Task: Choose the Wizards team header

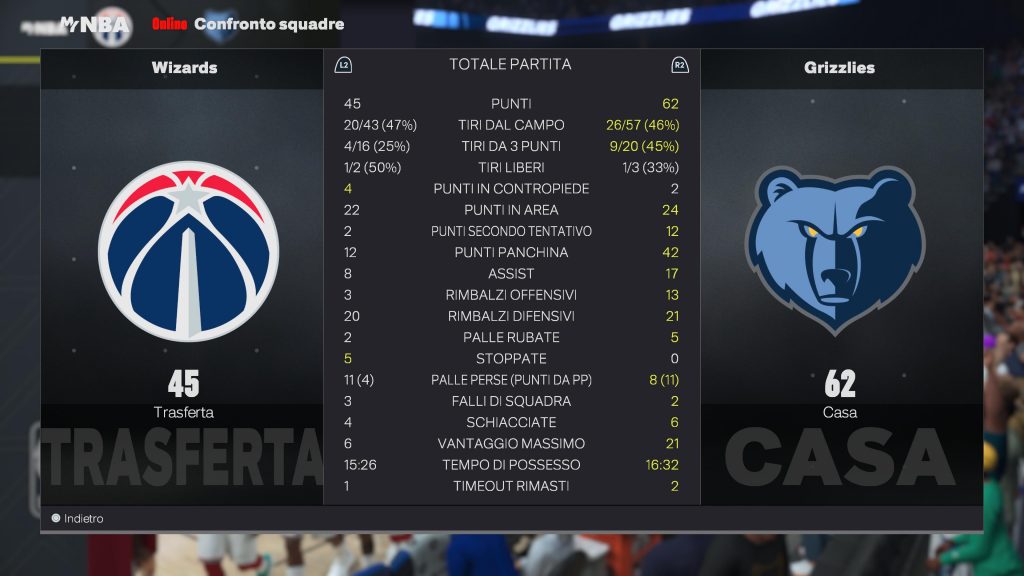Action: coord(184,68)
